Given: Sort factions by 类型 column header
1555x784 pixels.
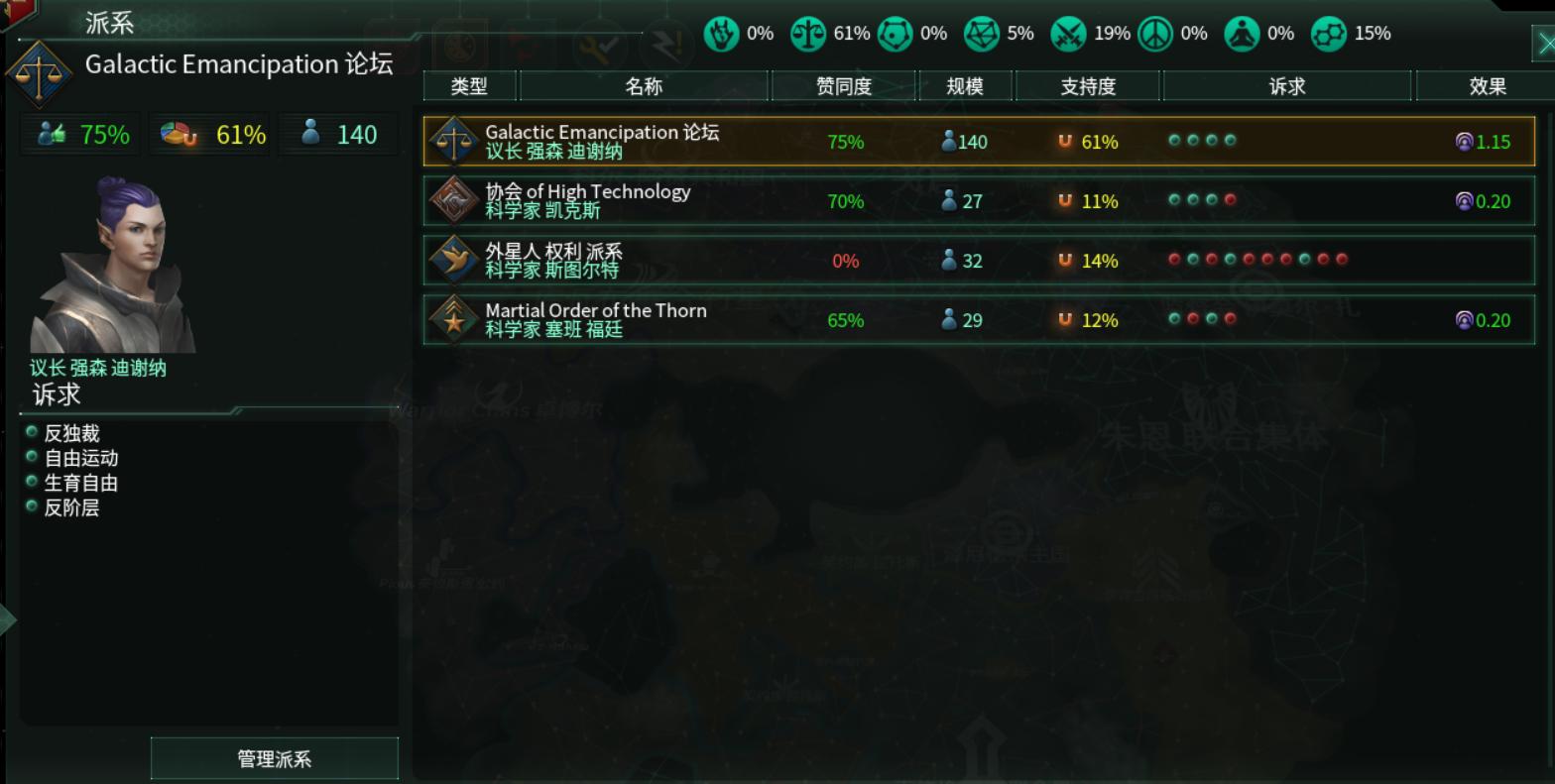Looking at the screenshot, I should pos(469,86).
